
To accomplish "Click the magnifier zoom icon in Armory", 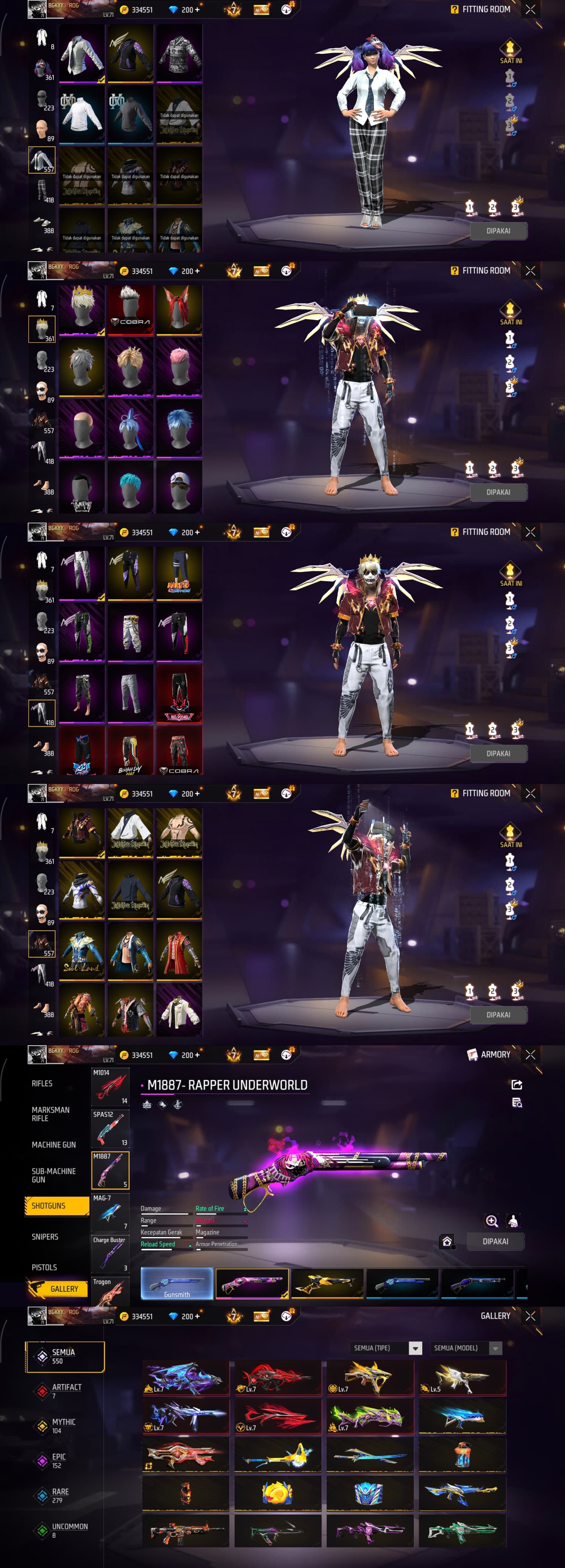I will (492, 1220).
